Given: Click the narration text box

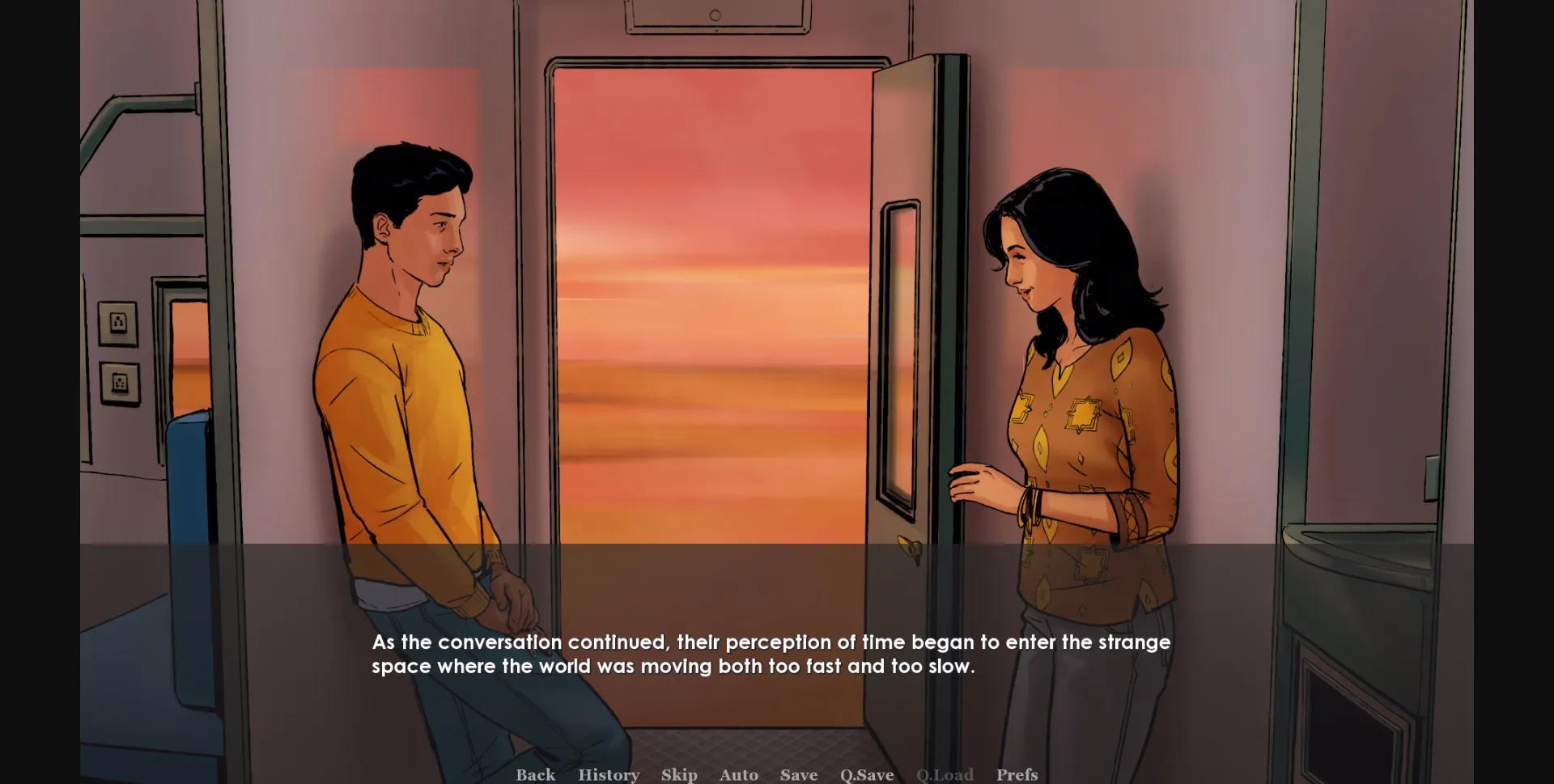Looking at the screenshot, I should [769, 654].
